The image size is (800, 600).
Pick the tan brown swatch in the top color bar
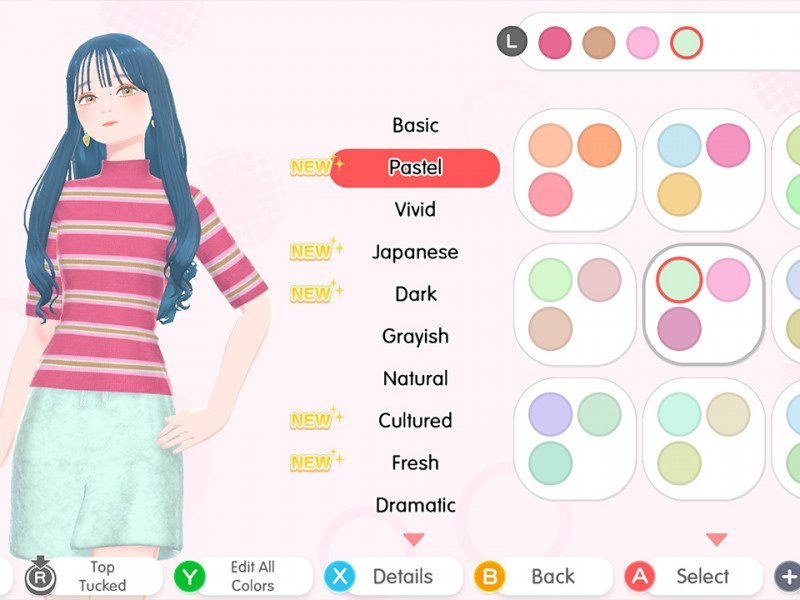coord(599,42)
